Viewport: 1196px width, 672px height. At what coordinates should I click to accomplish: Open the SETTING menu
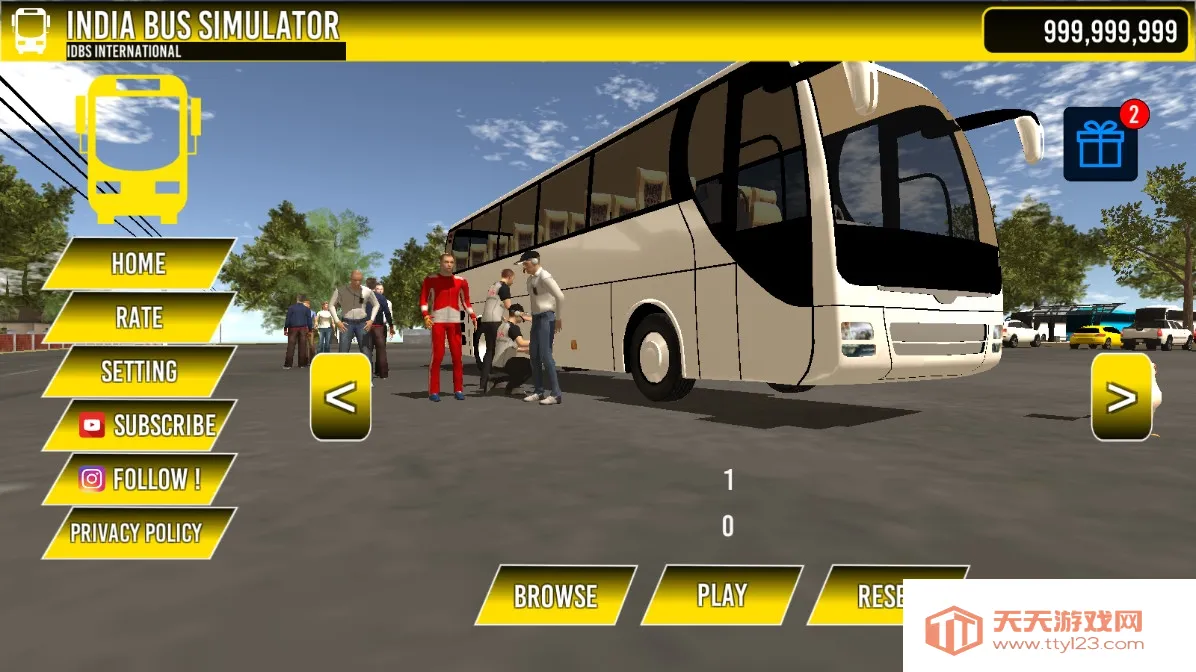pos(139,372)
